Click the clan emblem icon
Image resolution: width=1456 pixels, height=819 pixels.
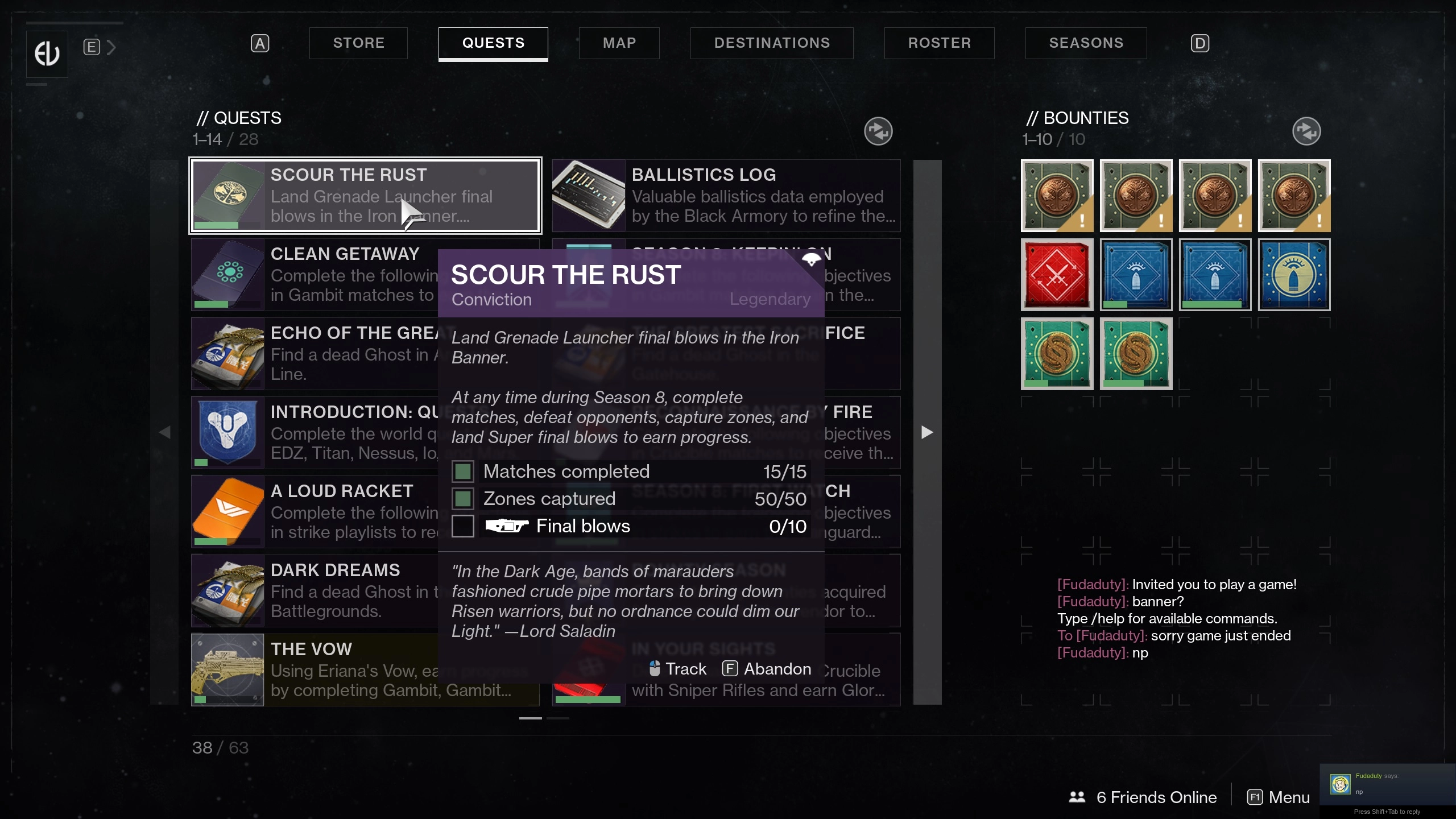coord(47,54)
